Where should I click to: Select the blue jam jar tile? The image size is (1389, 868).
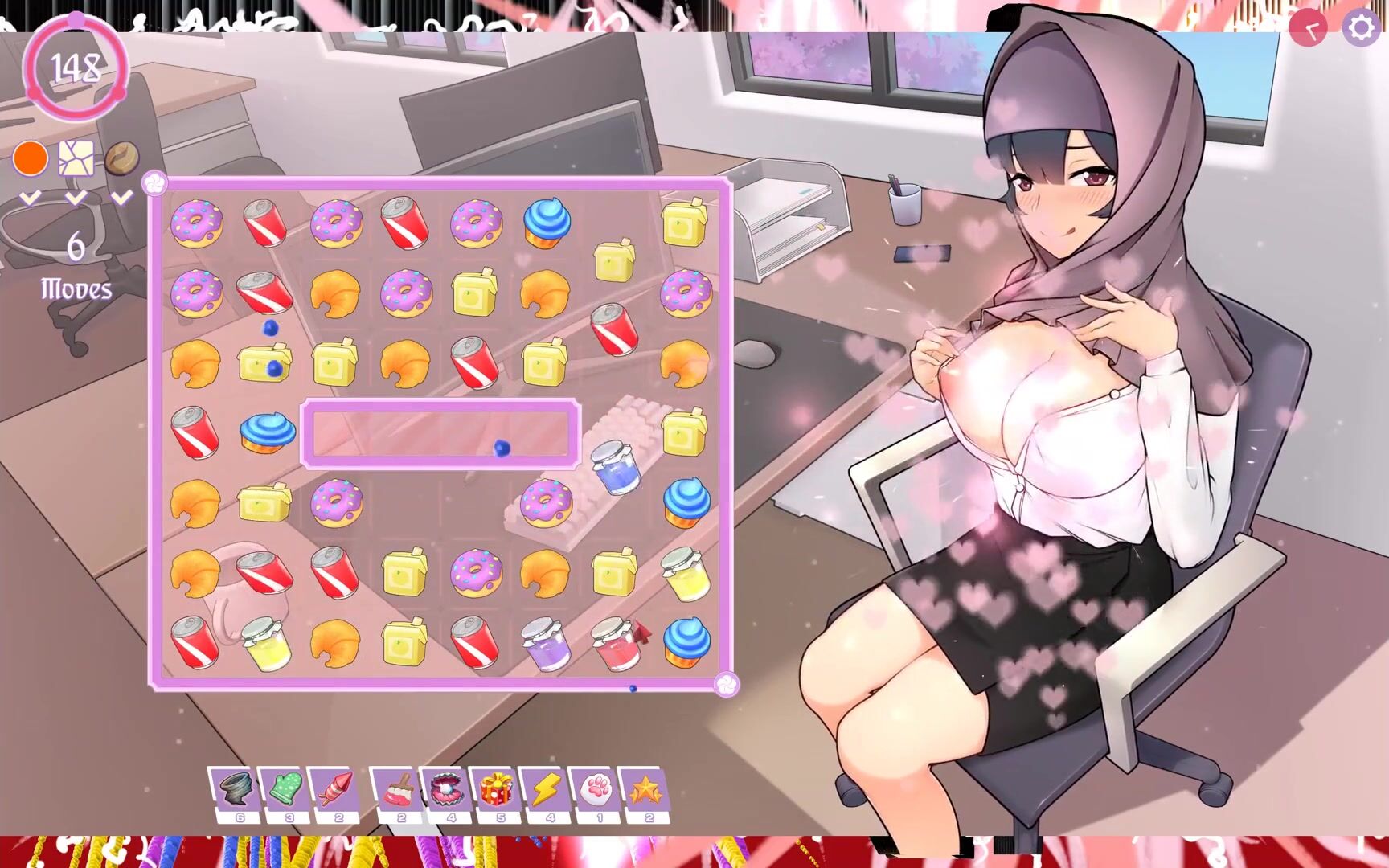[616, 466]
